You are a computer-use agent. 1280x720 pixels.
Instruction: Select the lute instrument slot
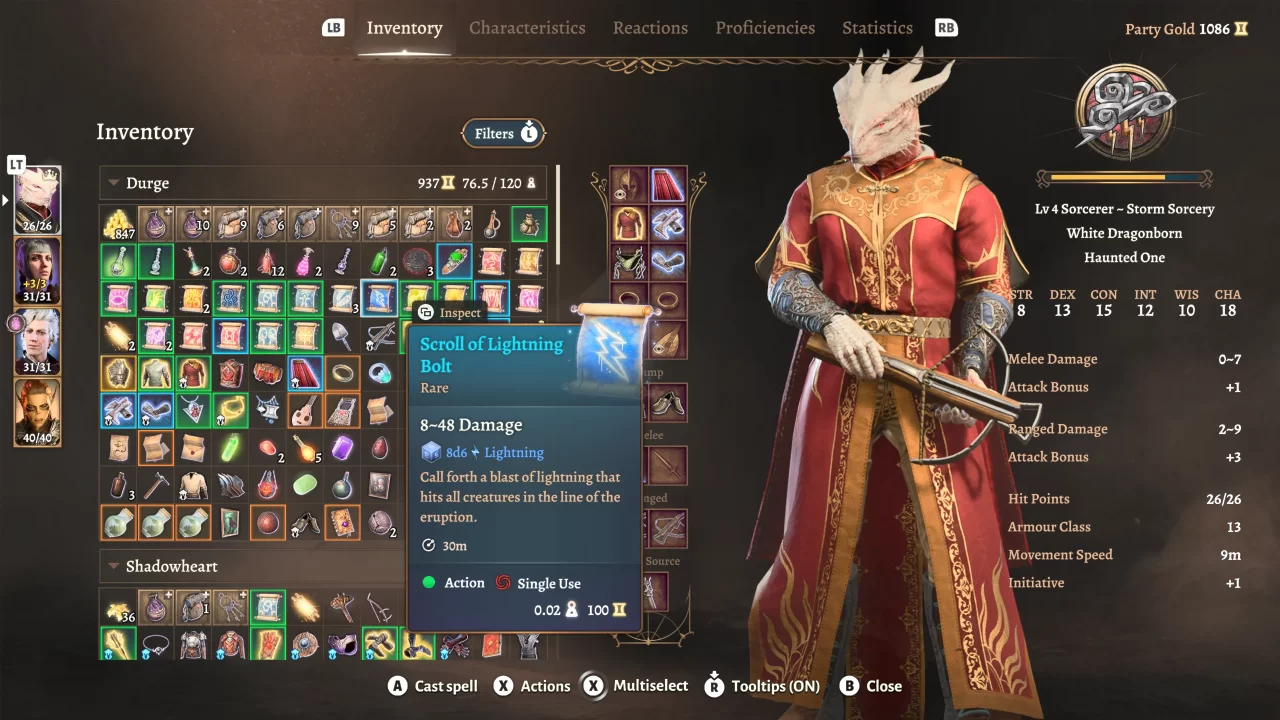pyautogui.click(x=305, y=410)
